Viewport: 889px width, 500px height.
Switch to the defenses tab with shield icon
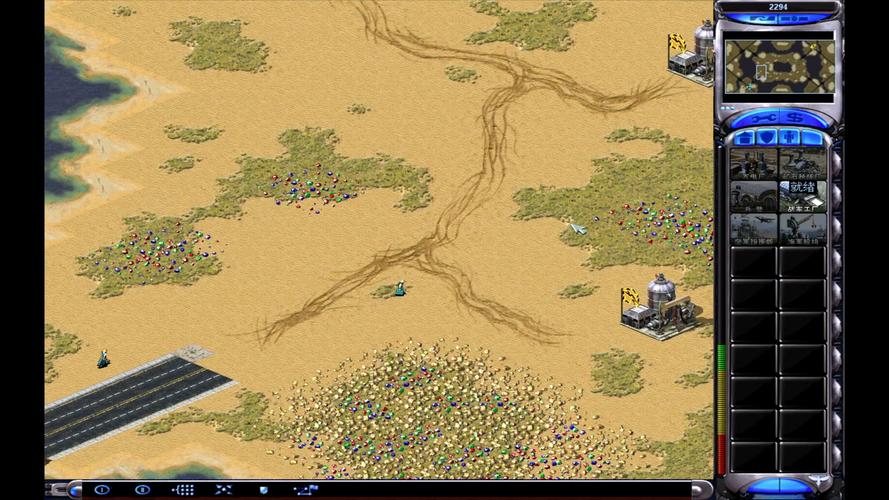click(766, 137)
